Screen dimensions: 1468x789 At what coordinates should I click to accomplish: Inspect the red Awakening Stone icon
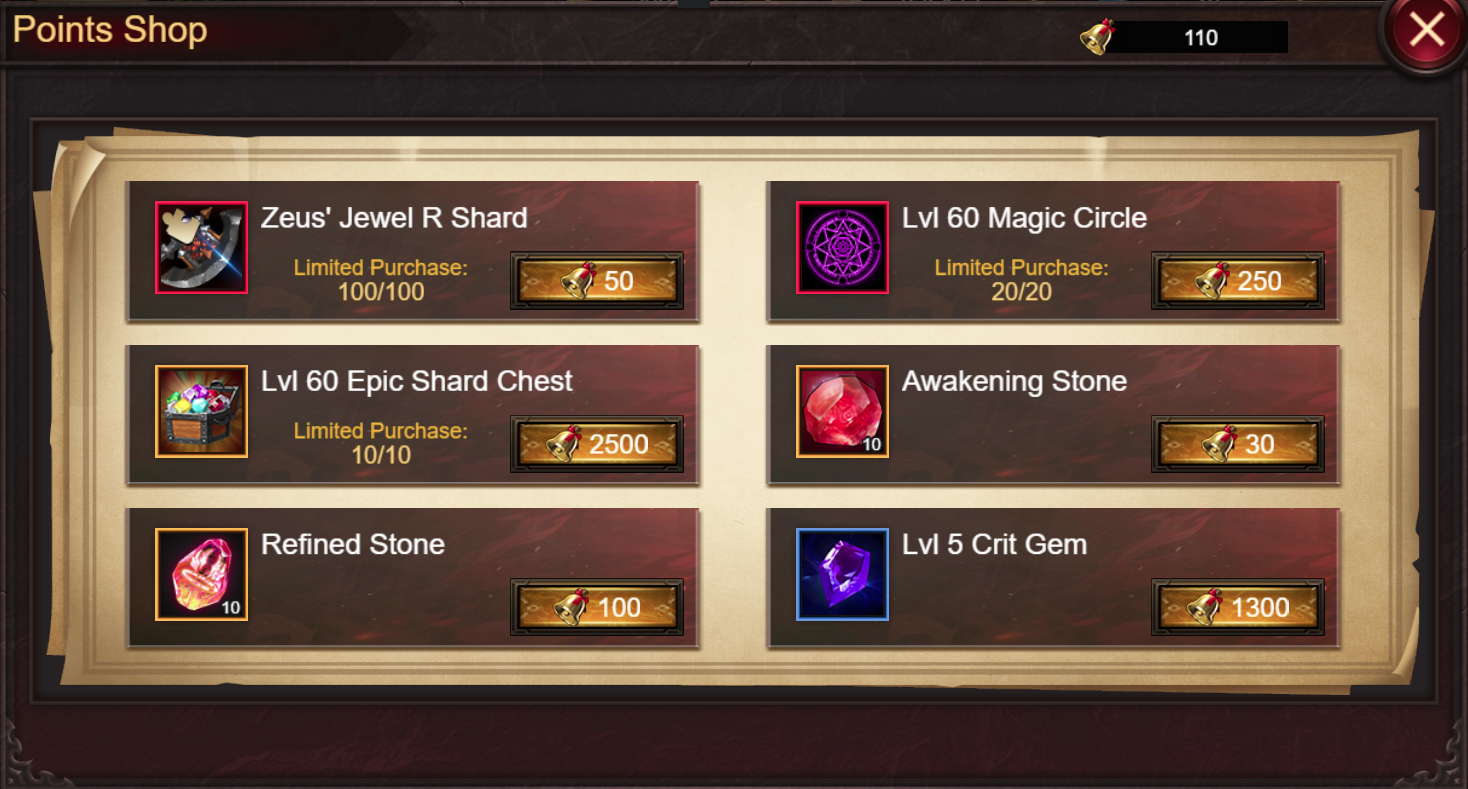tap(842, 411)
